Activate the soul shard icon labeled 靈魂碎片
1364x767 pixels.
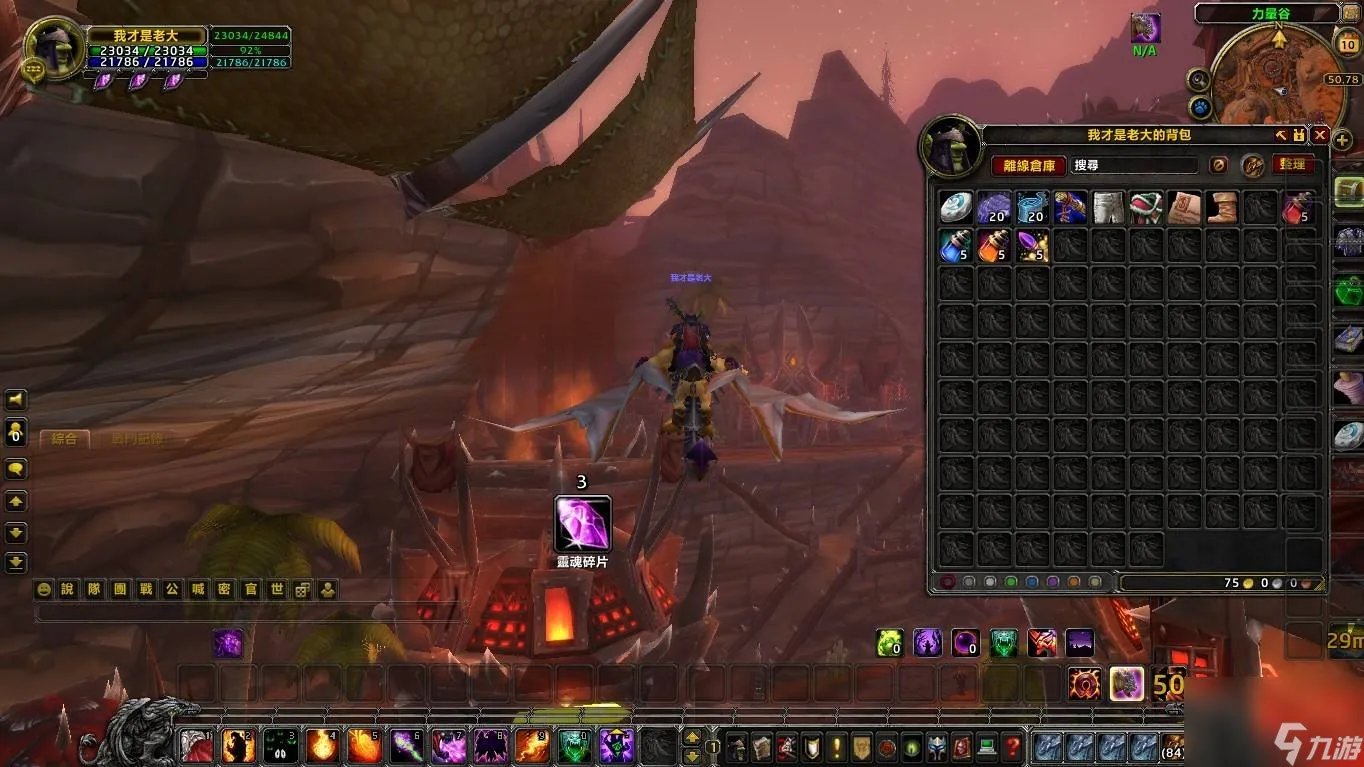(582, 523)
